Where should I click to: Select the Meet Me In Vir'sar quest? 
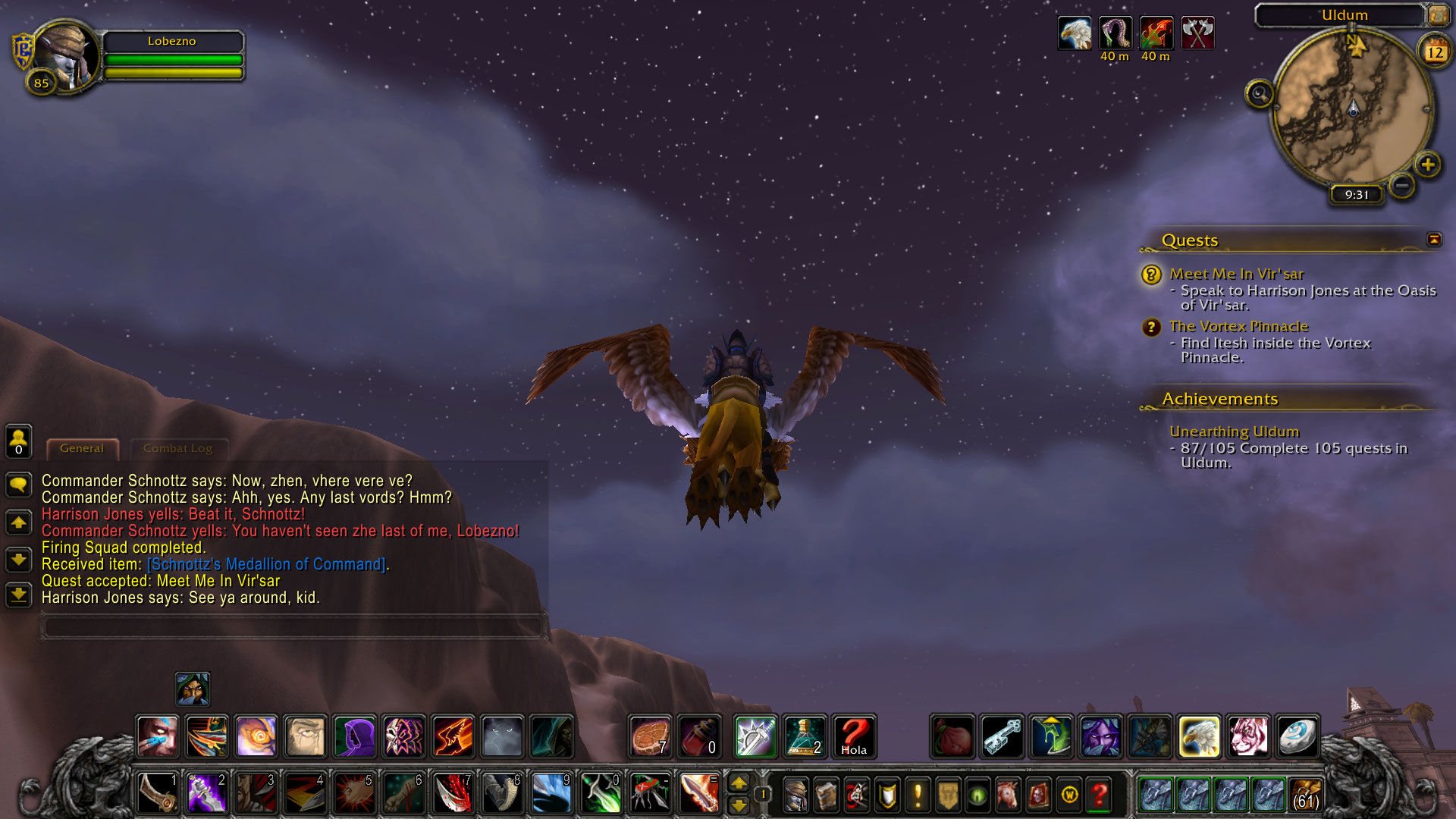point(1236,274)
